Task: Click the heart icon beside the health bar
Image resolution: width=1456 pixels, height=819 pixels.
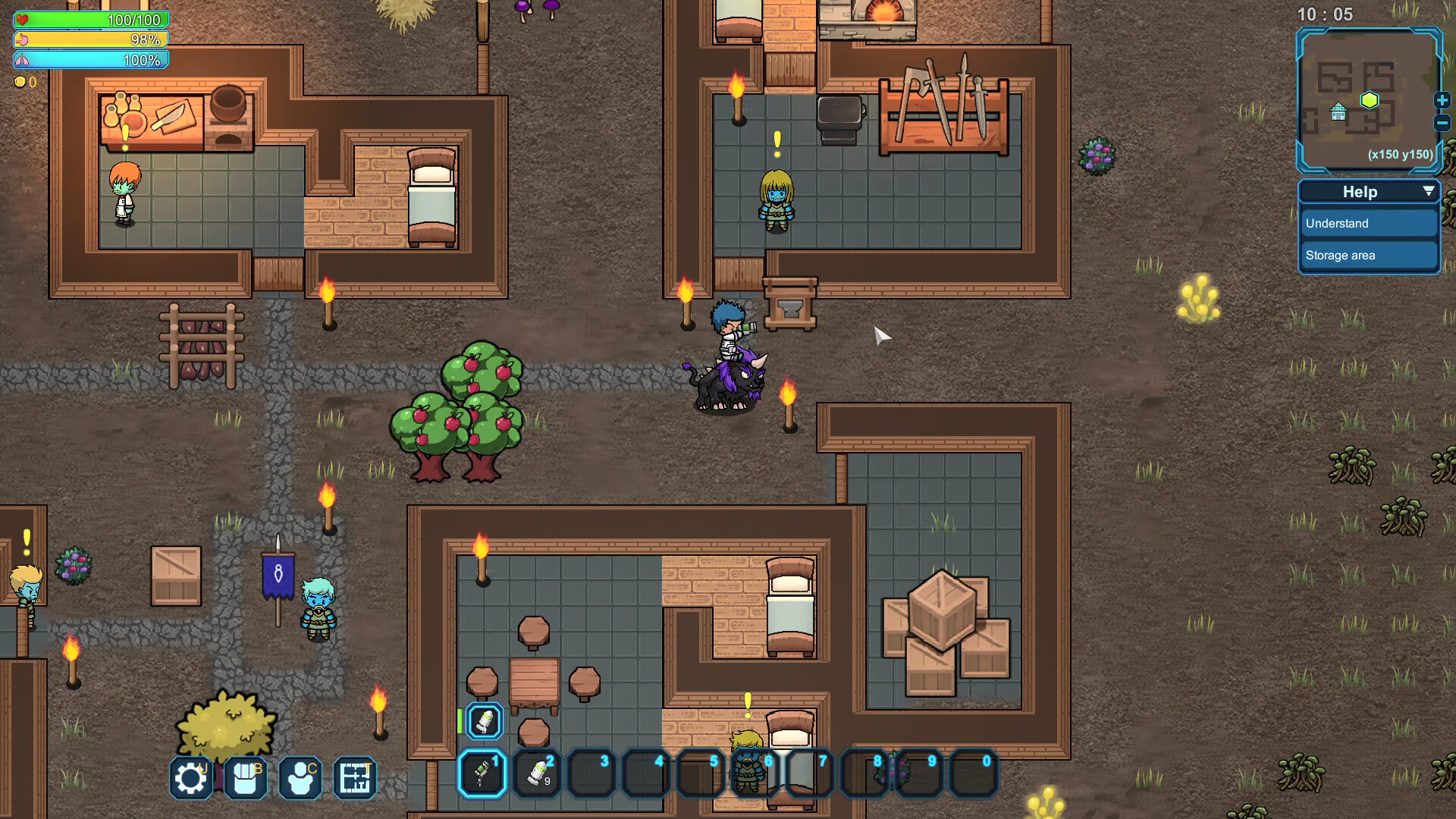Action: point(24,20)
